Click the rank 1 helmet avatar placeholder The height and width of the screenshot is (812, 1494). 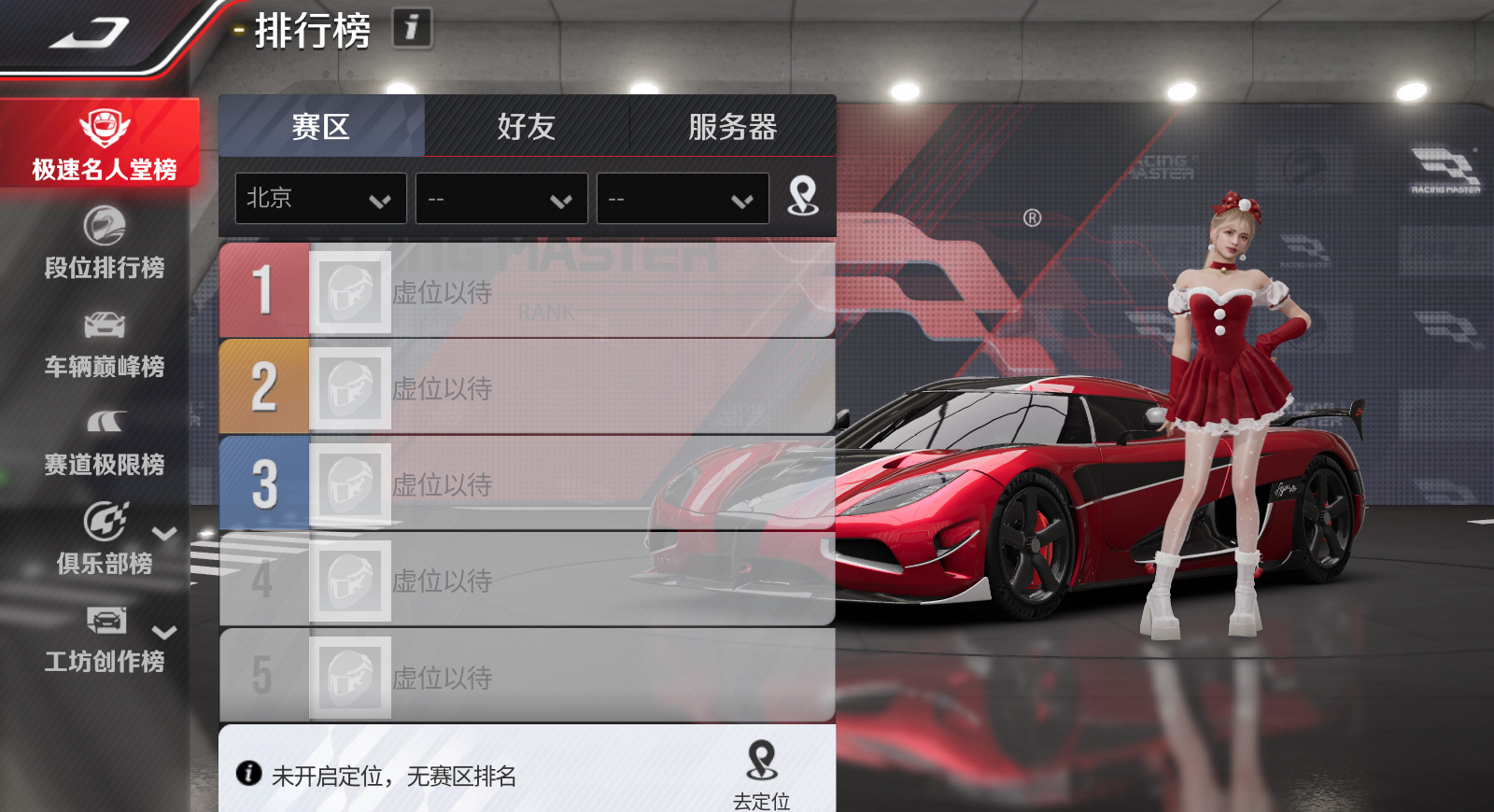[351, 290]
